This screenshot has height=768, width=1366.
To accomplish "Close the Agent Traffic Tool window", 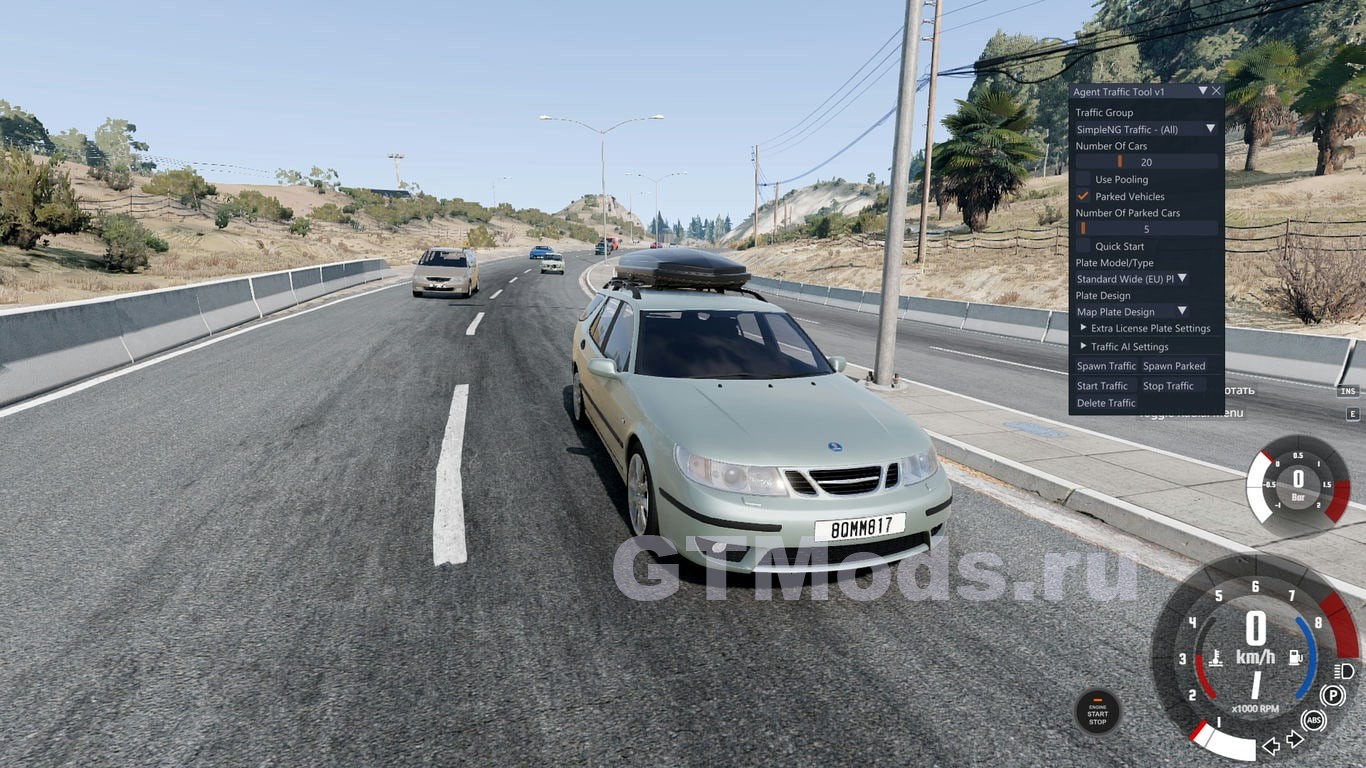I will [1216, 91].
